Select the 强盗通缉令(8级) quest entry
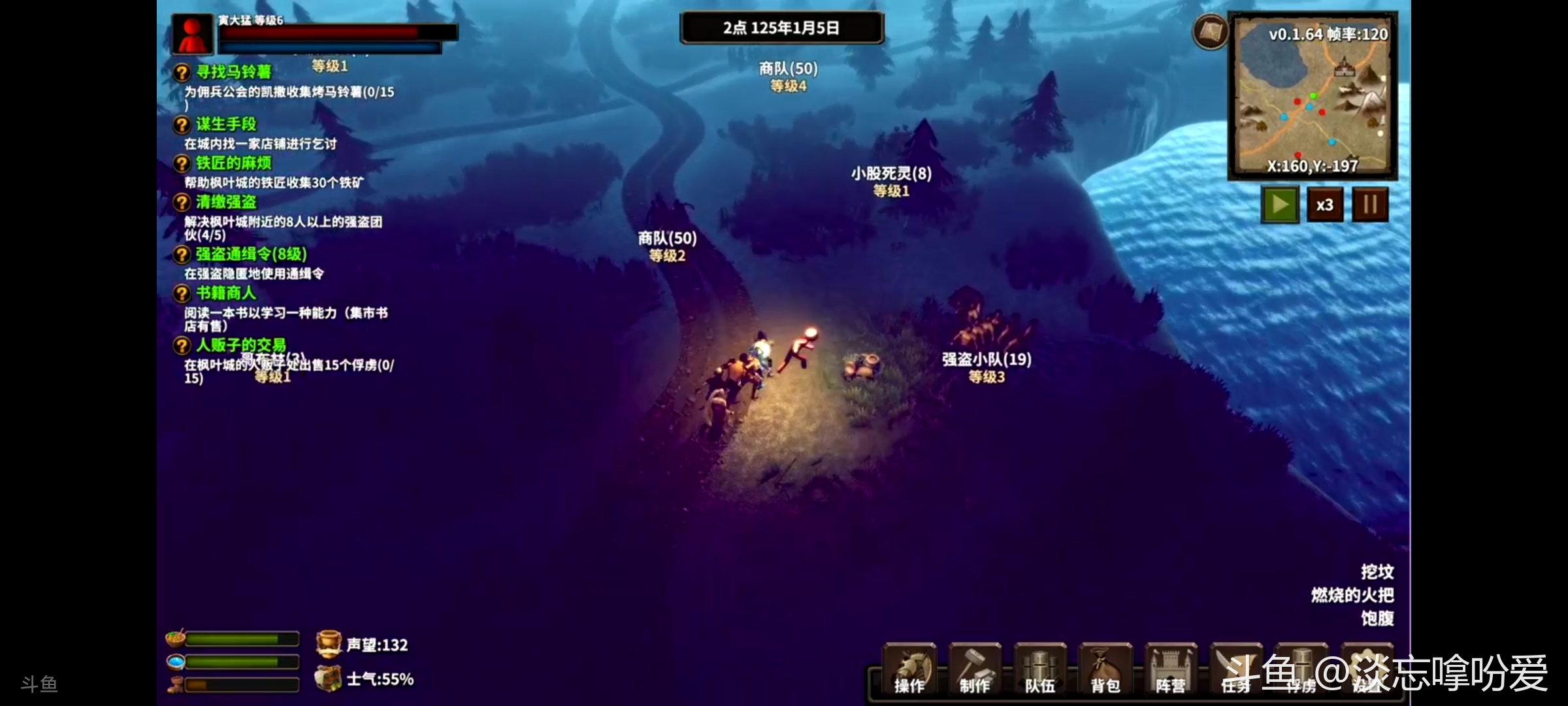Screen dimensions: 1568x706 pos(251,254)
